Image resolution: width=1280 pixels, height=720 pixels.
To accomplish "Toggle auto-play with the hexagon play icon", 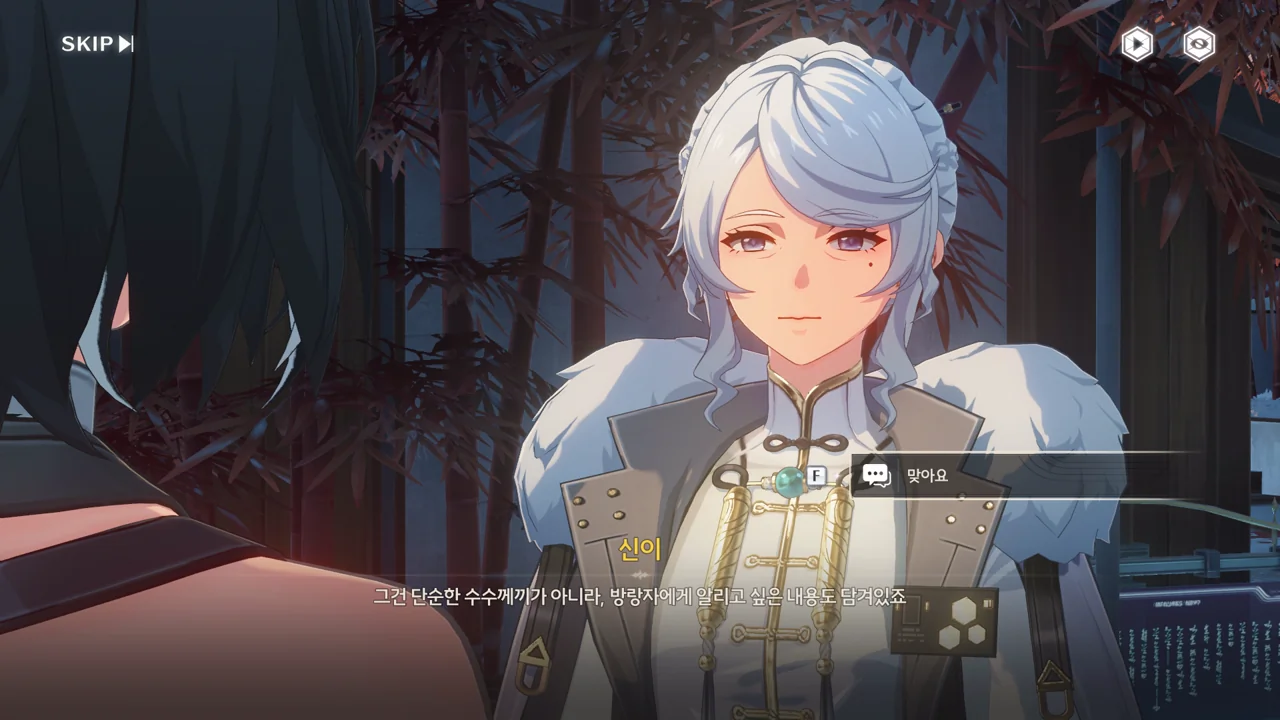I will [1137, 44].
